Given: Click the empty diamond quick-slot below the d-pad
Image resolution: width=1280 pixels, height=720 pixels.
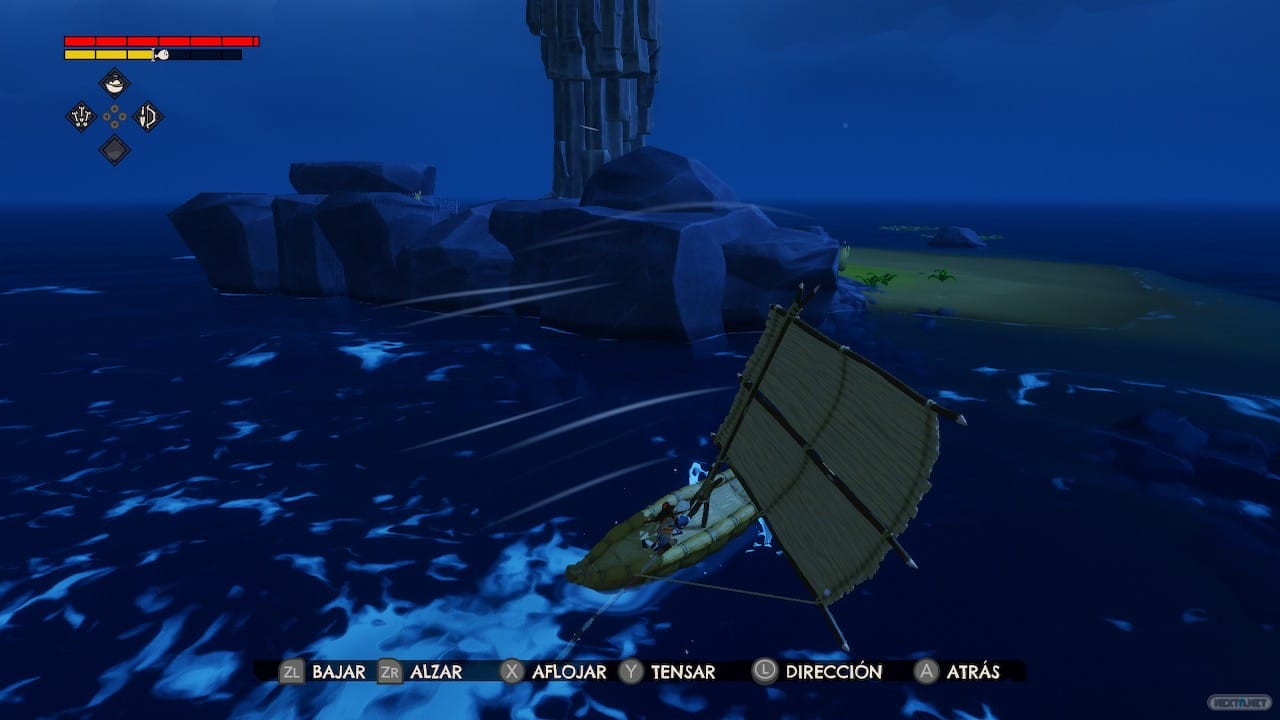Looking at the screenshot, I should point(114,148).
